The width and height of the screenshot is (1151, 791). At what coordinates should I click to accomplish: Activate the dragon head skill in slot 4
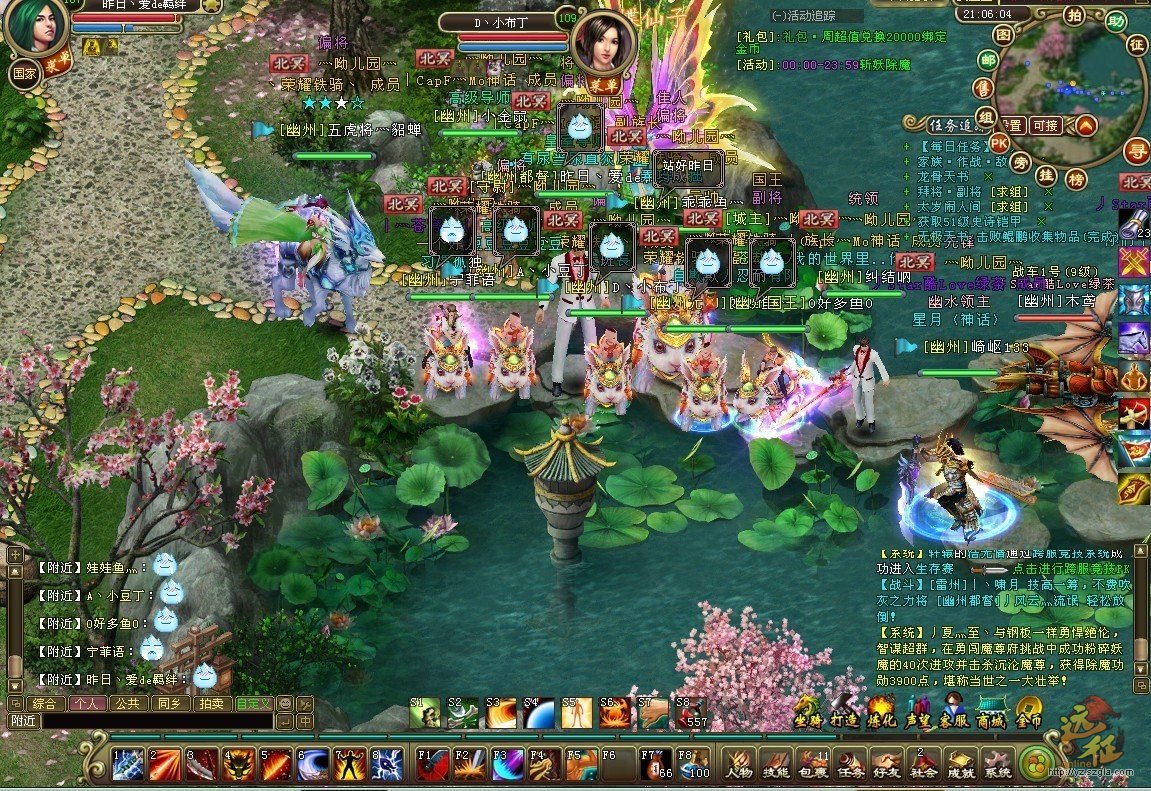coord(238,764)
